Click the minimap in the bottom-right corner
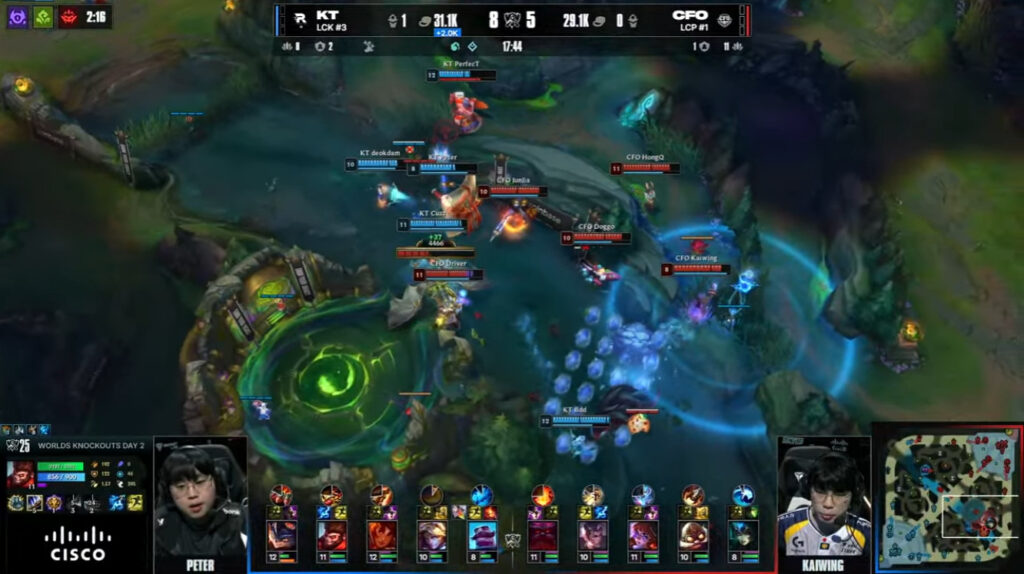Screen dimensions: 1024x574 [948, 498]
